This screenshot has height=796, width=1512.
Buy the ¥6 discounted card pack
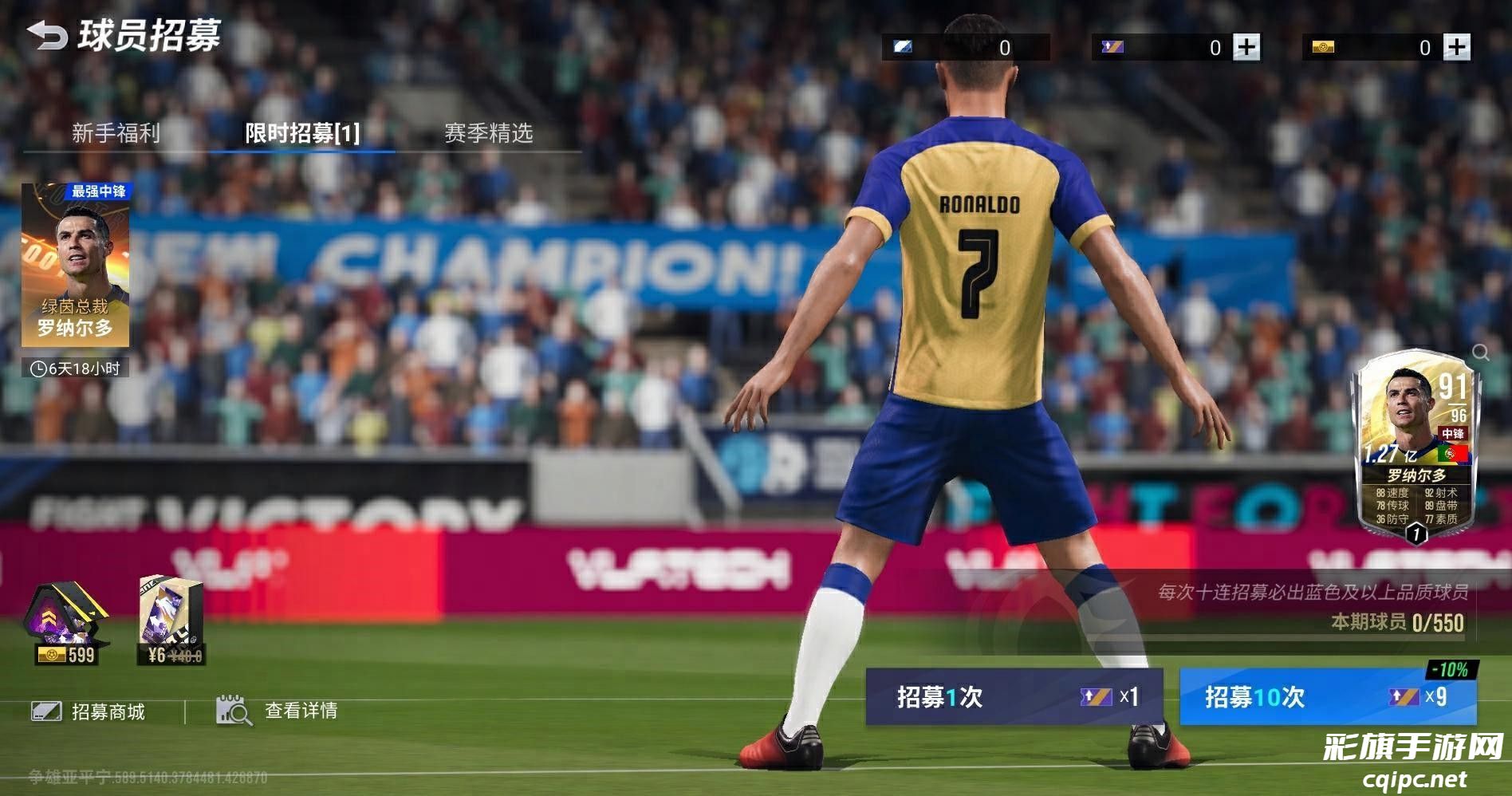tap(172, 622)
